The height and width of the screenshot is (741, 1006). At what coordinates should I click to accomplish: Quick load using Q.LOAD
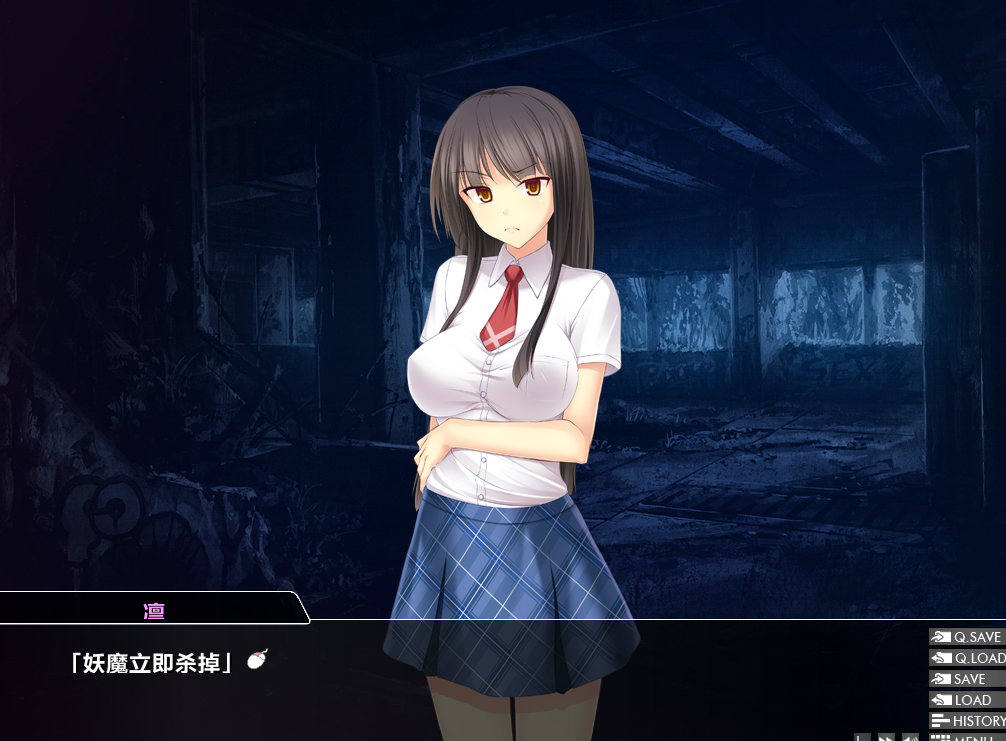966,658
